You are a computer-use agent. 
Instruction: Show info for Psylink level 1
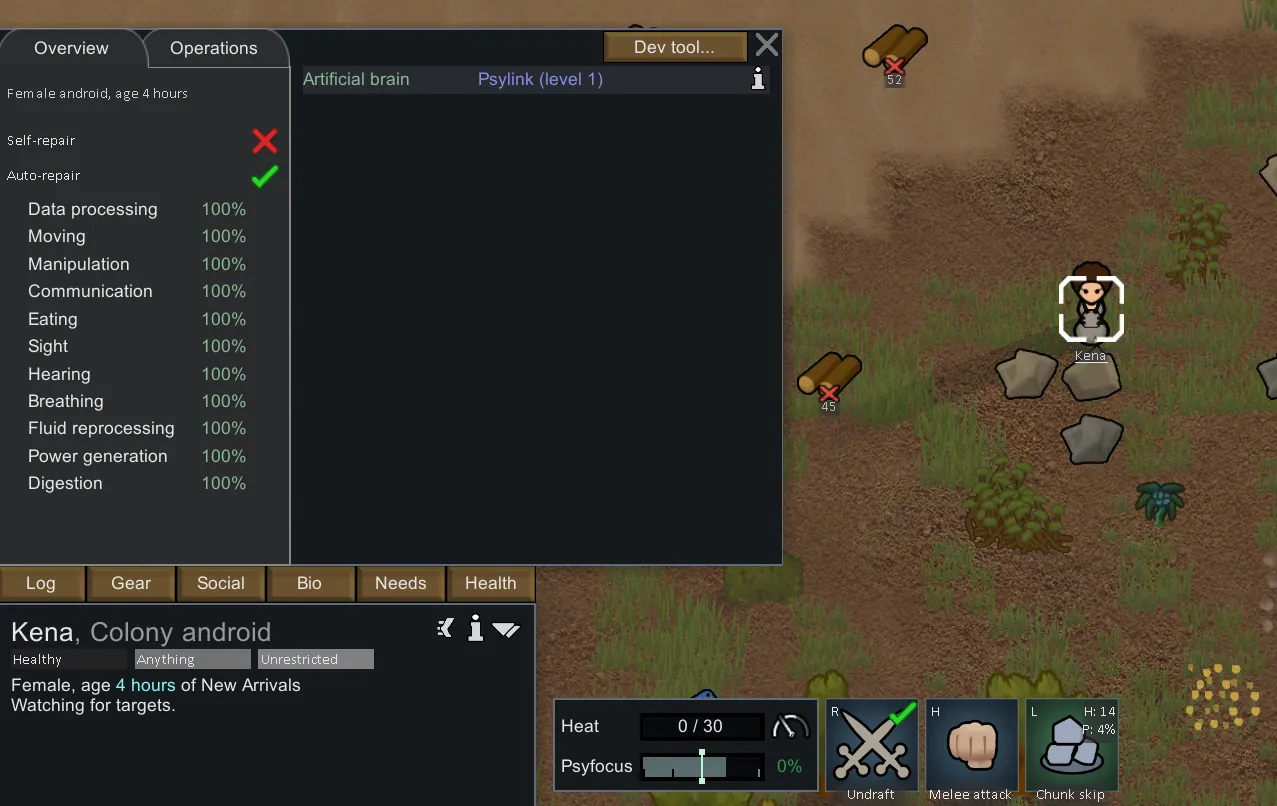pos(758,79)
